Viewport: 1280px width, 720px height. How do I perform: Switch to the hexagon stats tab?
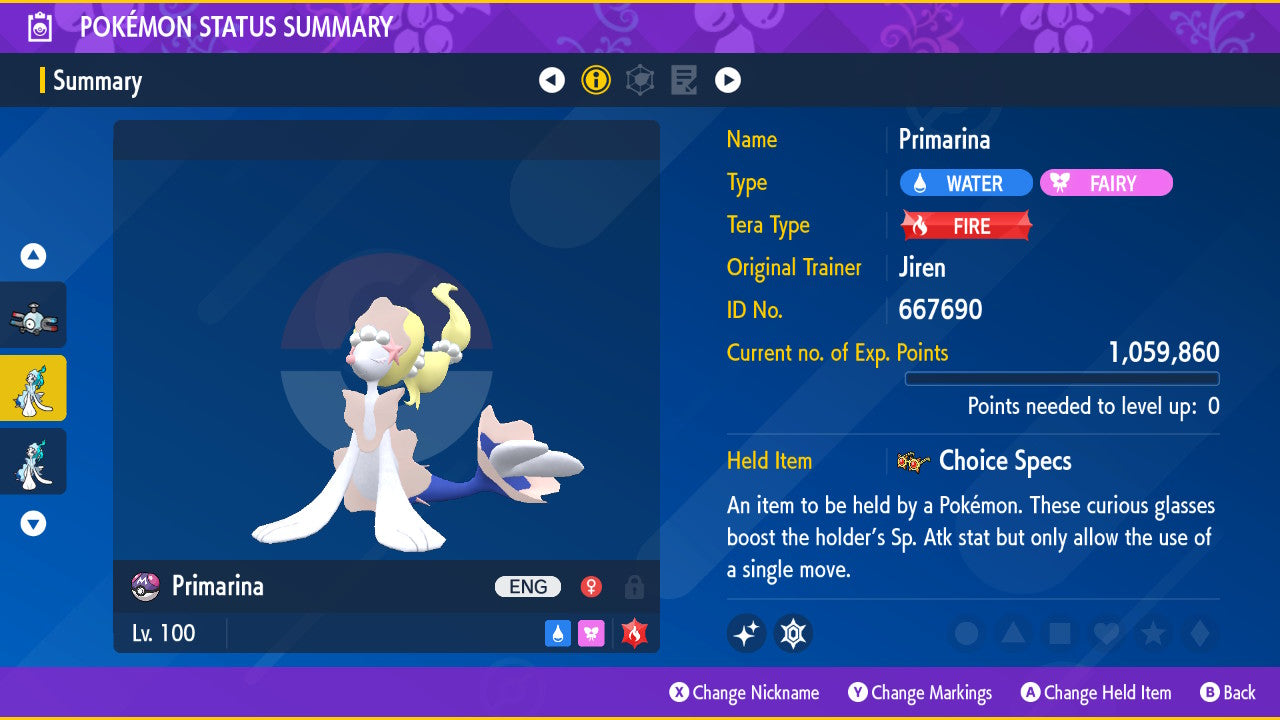coord(640,80)
